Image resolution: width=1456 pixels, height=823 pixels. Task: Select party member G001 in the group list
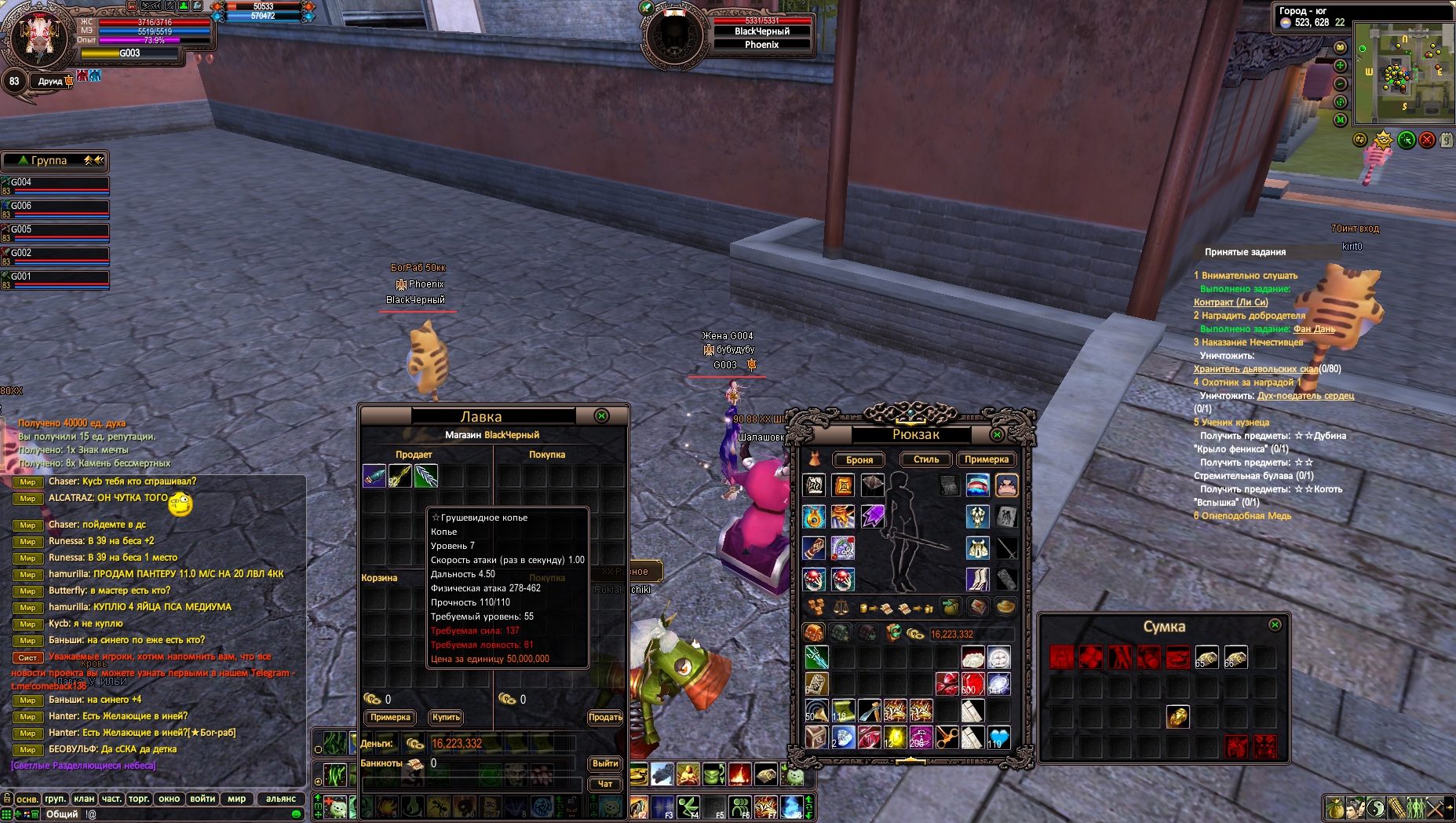click(x=55, y=279)
